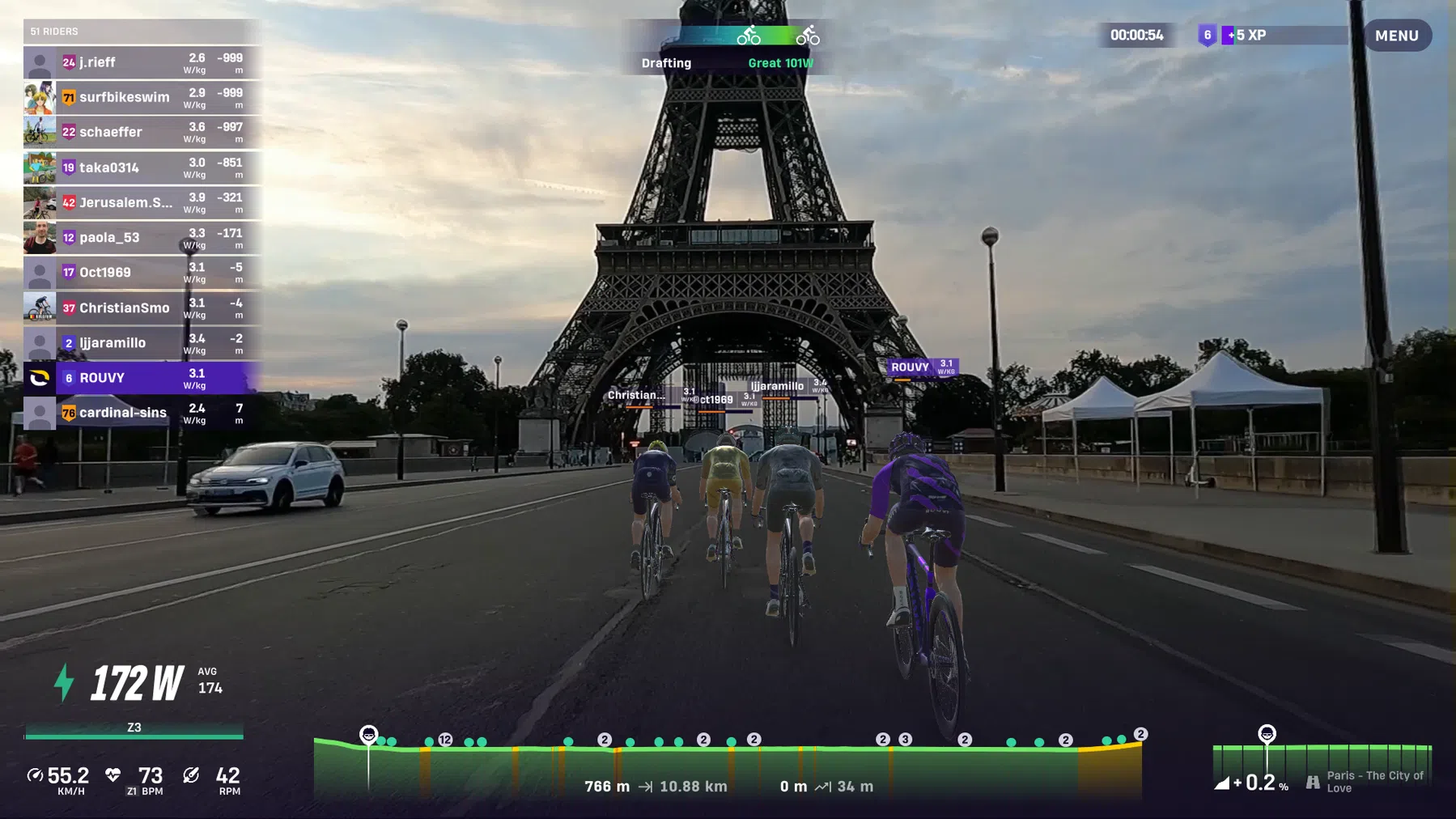Click the 172 W power display
Image resolution: width=1456 pixels, height=819 pixels.
click(x=137, y=683)
